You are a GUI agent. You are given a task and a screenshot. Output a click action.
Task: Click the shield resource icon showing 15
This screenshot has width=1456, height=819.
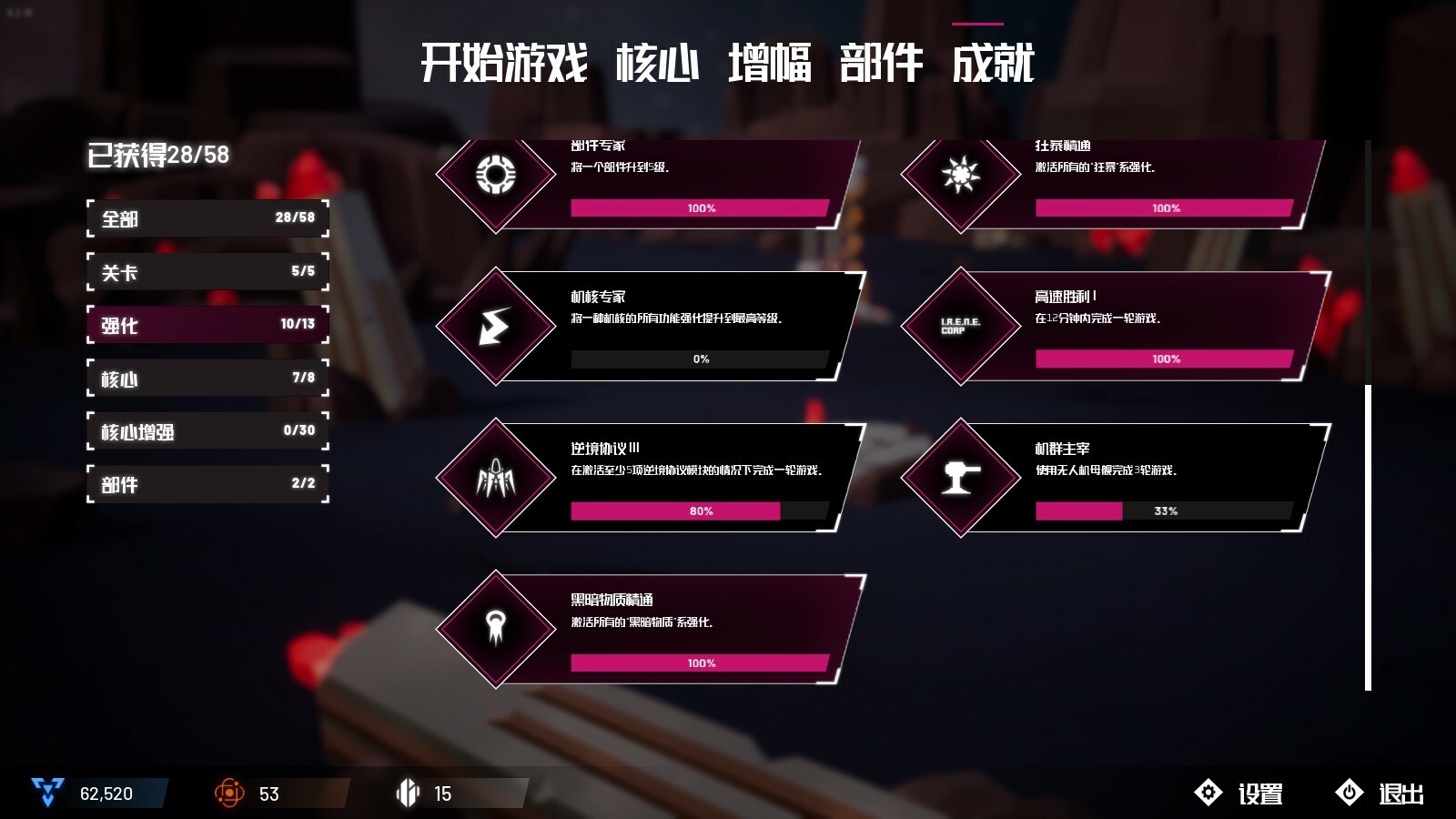[x=407, y=792]
